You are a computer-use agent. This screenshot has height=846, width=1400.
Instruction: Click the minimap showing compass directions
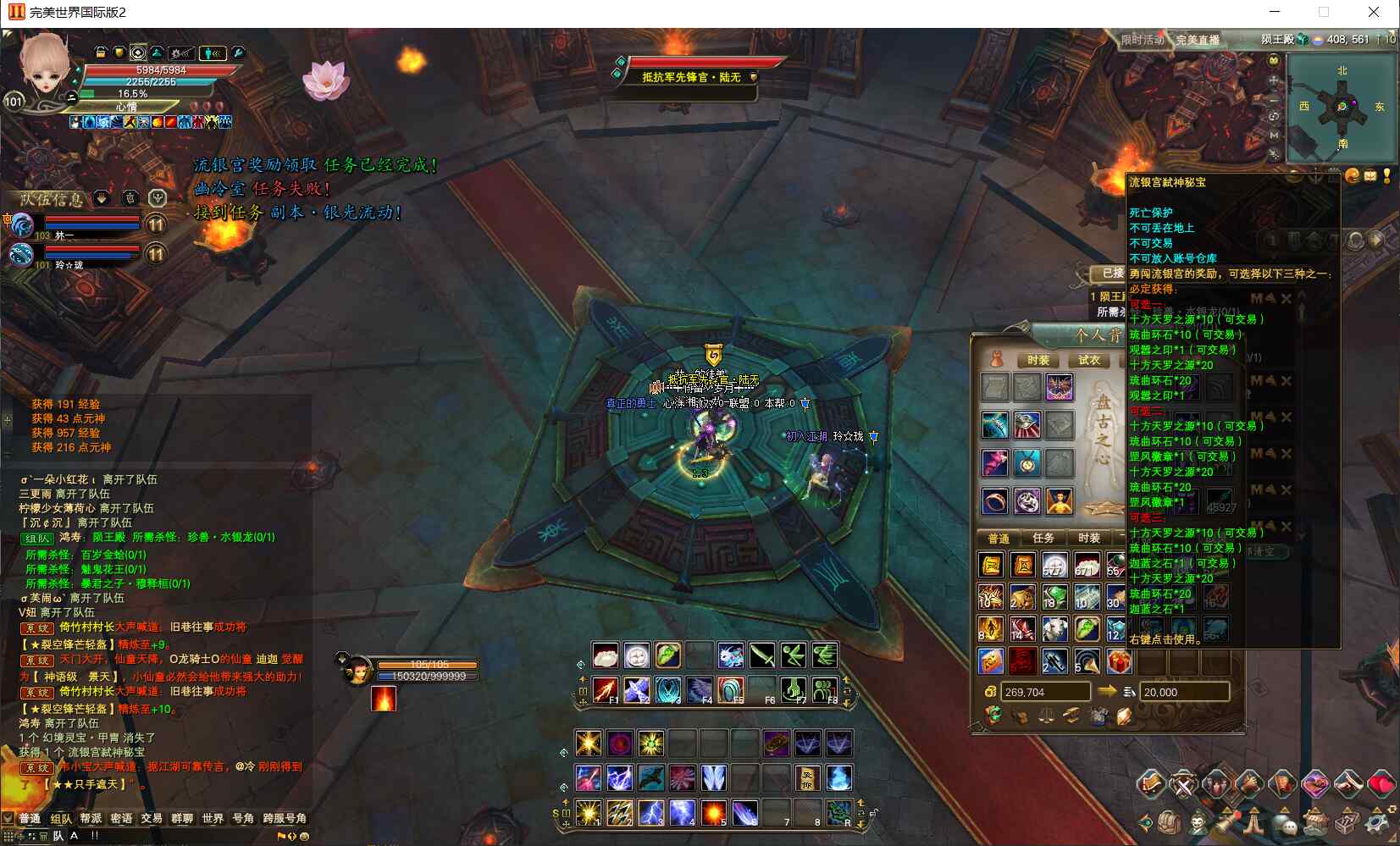(1341, 108)
